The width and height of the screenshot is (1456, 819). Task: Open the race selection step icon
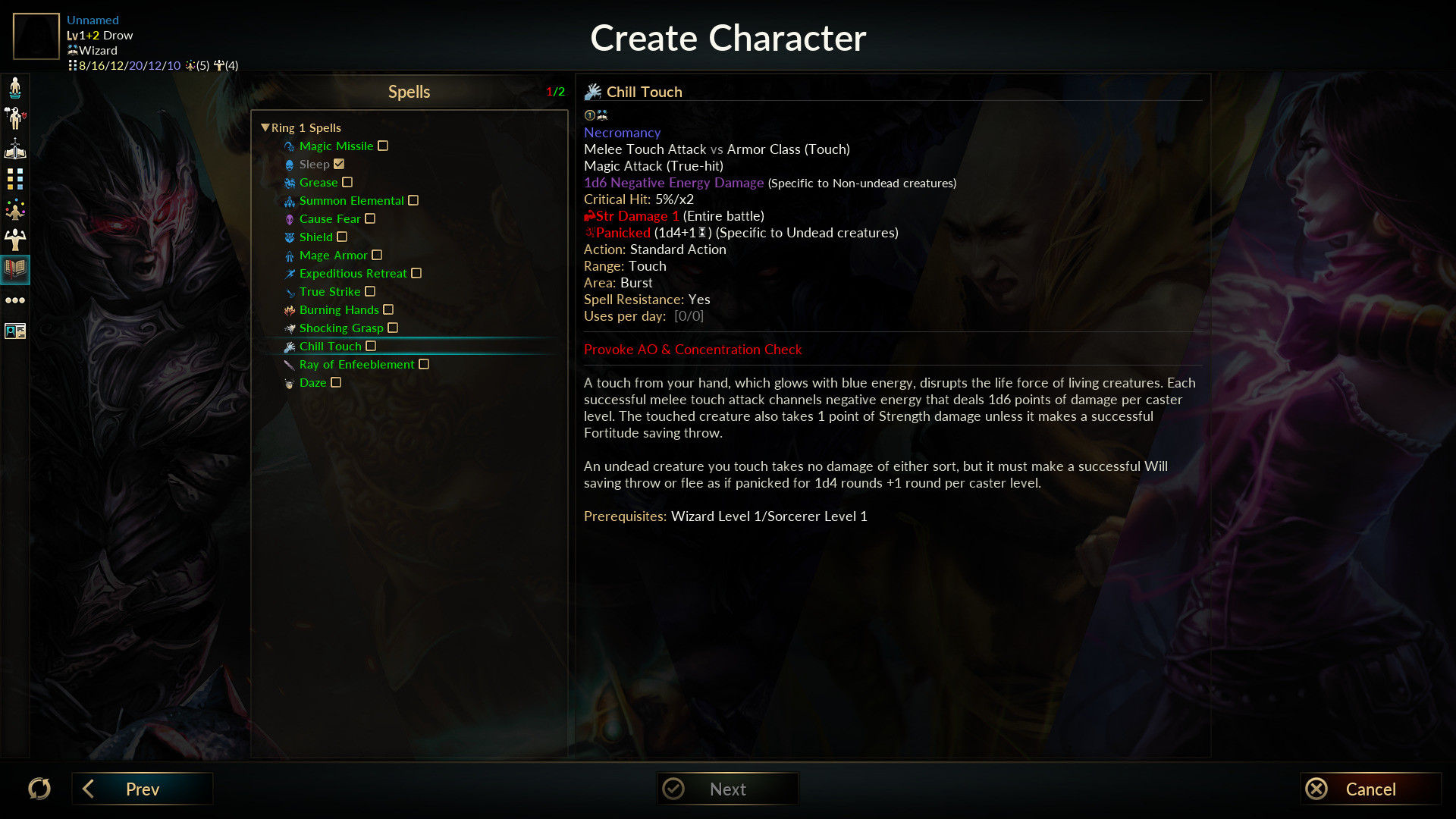coord(15,88)
